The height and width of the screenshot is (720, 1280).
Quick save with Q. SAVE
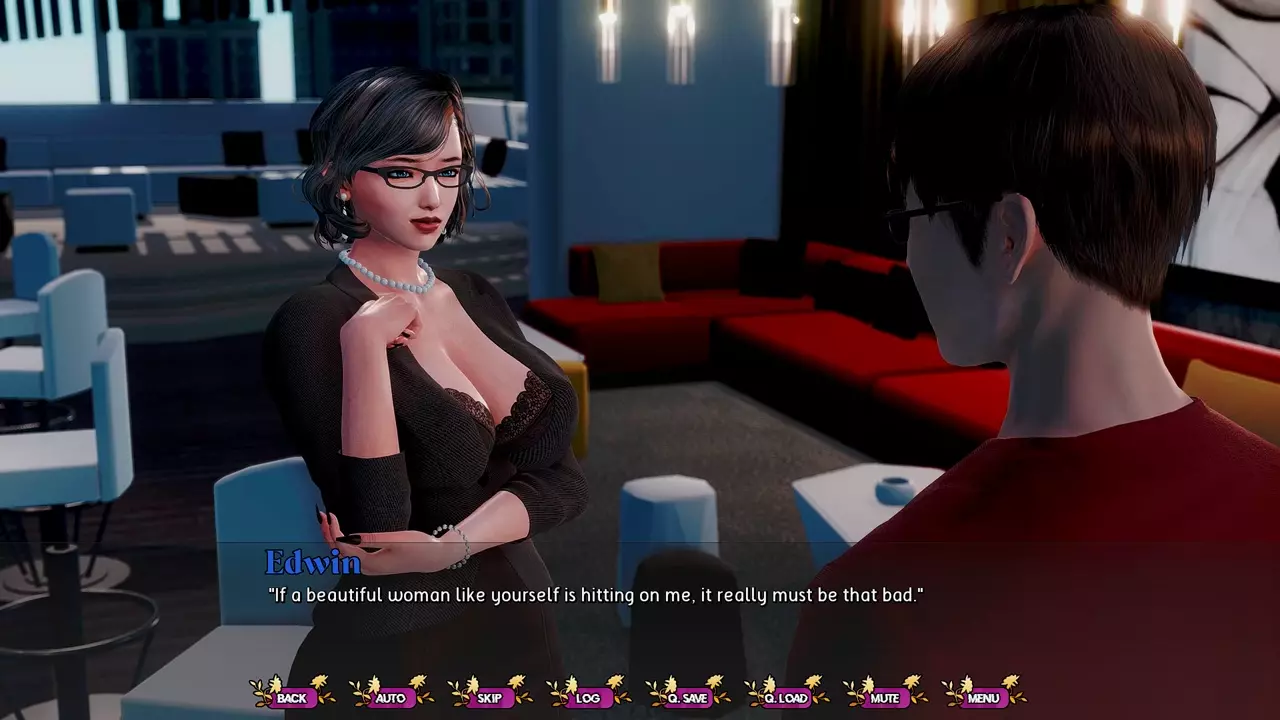[687, 697]
